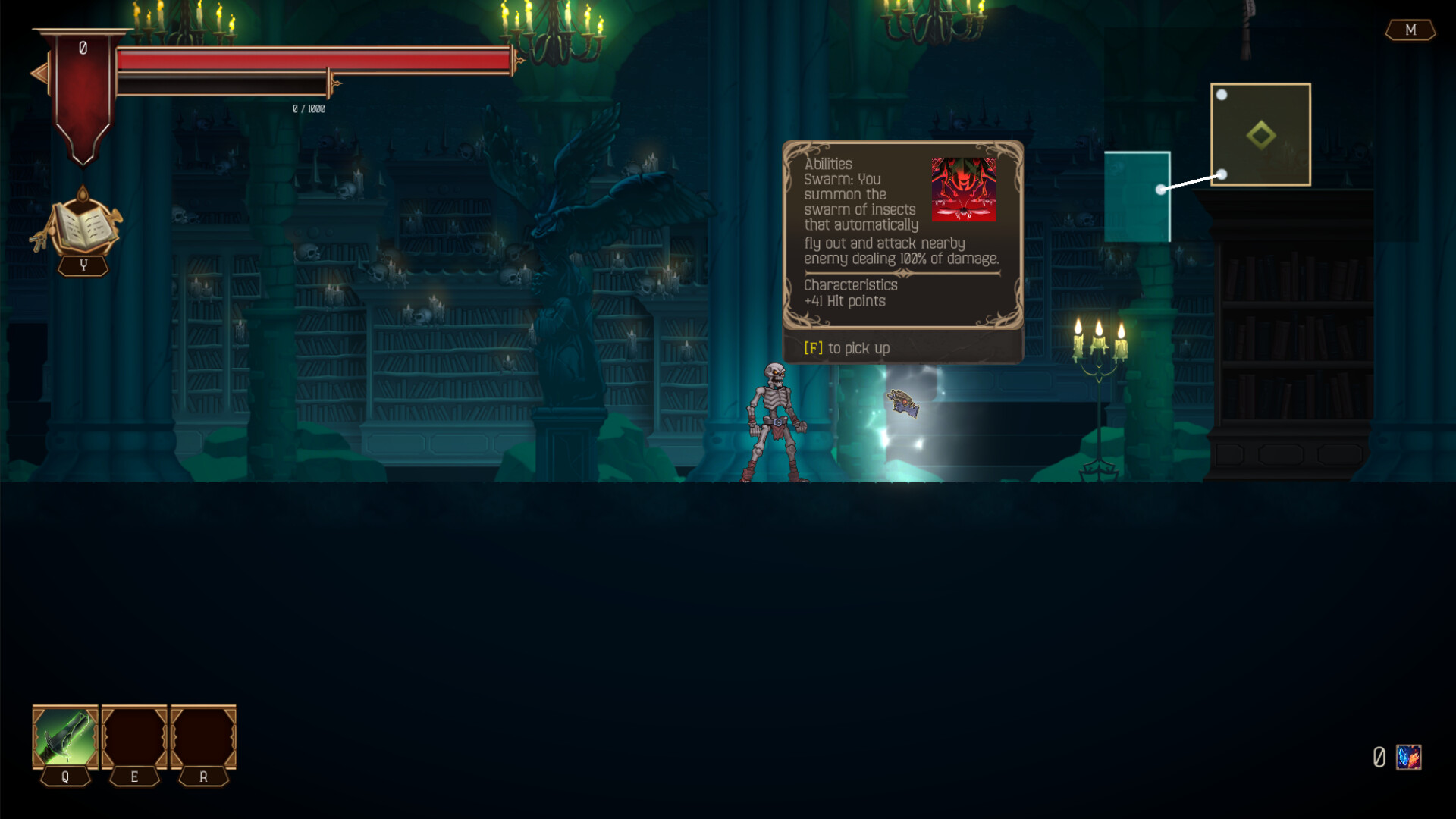The image size is (1456, 819).
Task: Click the teal portal doorway panel
Action: pos(1137,196)
